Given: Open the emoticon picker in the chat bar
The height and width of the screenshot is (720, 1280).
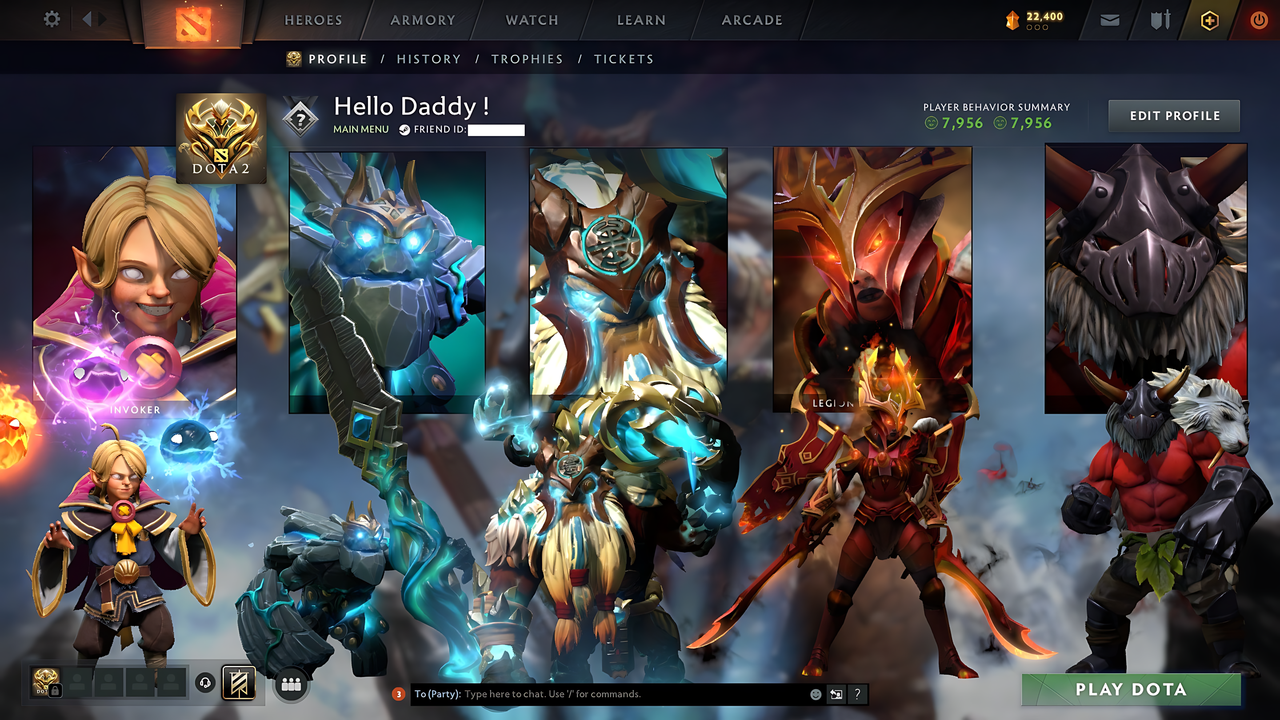Looking at the screenshot, I should pos(814,692).
